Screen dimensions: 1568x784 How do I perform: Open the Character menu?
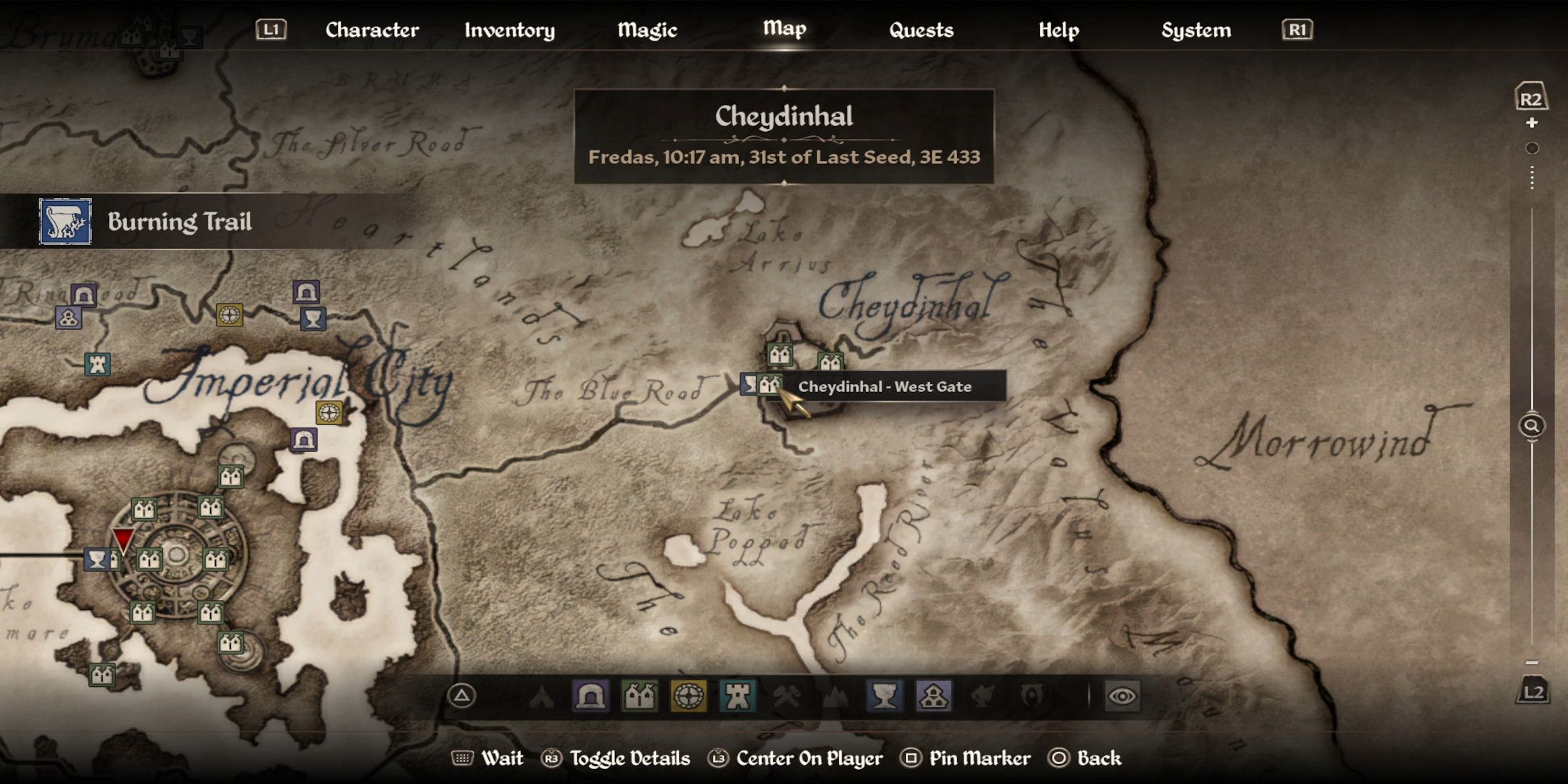pos(371,30)
